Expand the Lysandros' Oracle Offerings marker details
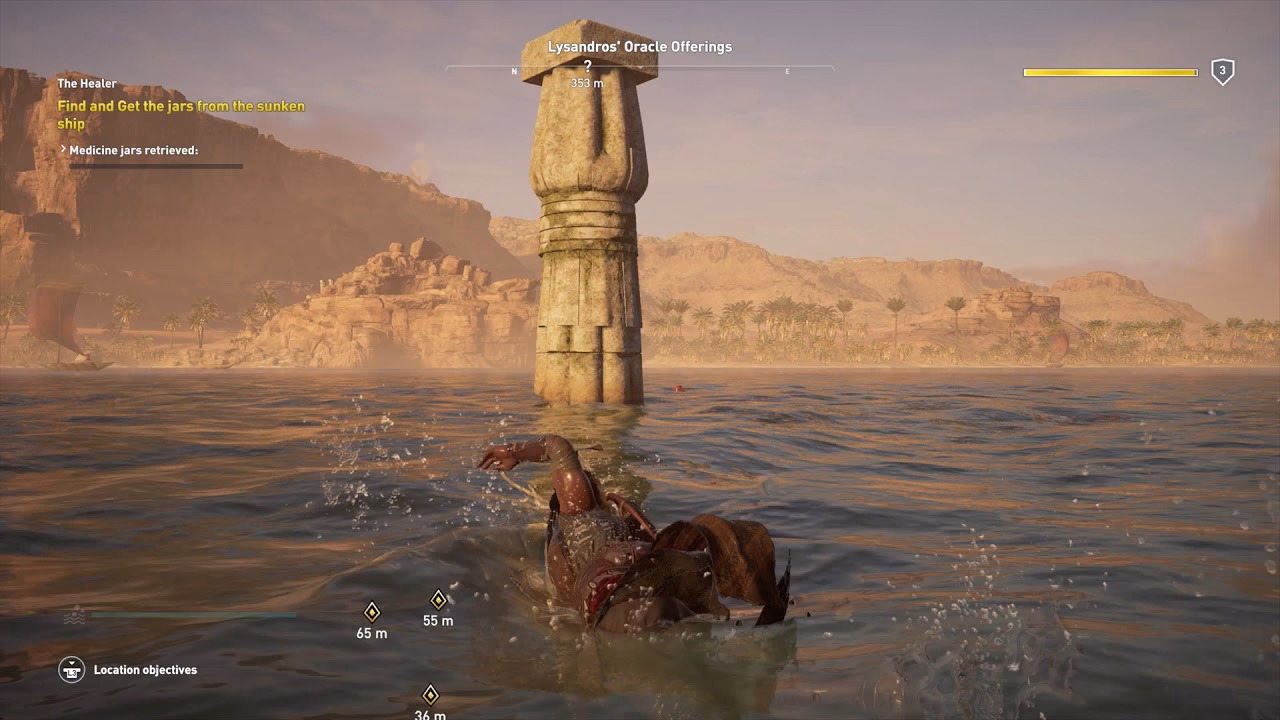Viewport: 1280px width, 720px height. [x=639, y=46]
